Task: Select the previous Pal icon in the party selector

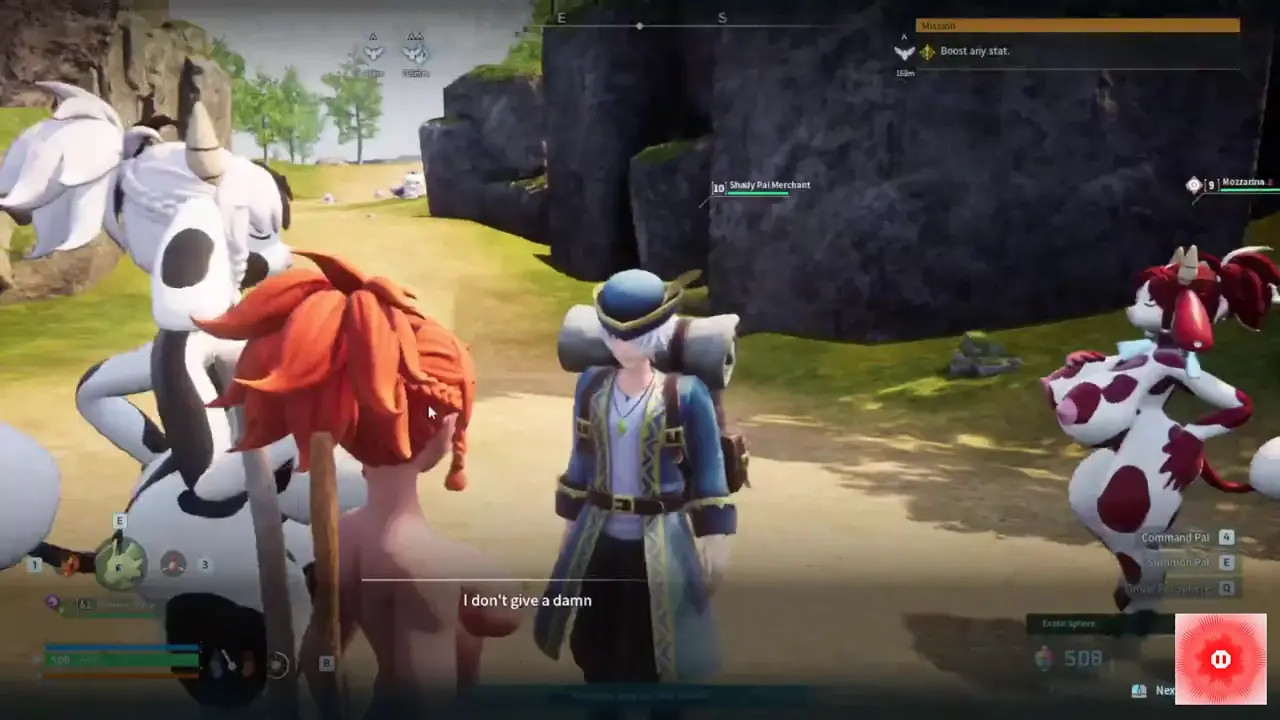Action: point(67,565)
